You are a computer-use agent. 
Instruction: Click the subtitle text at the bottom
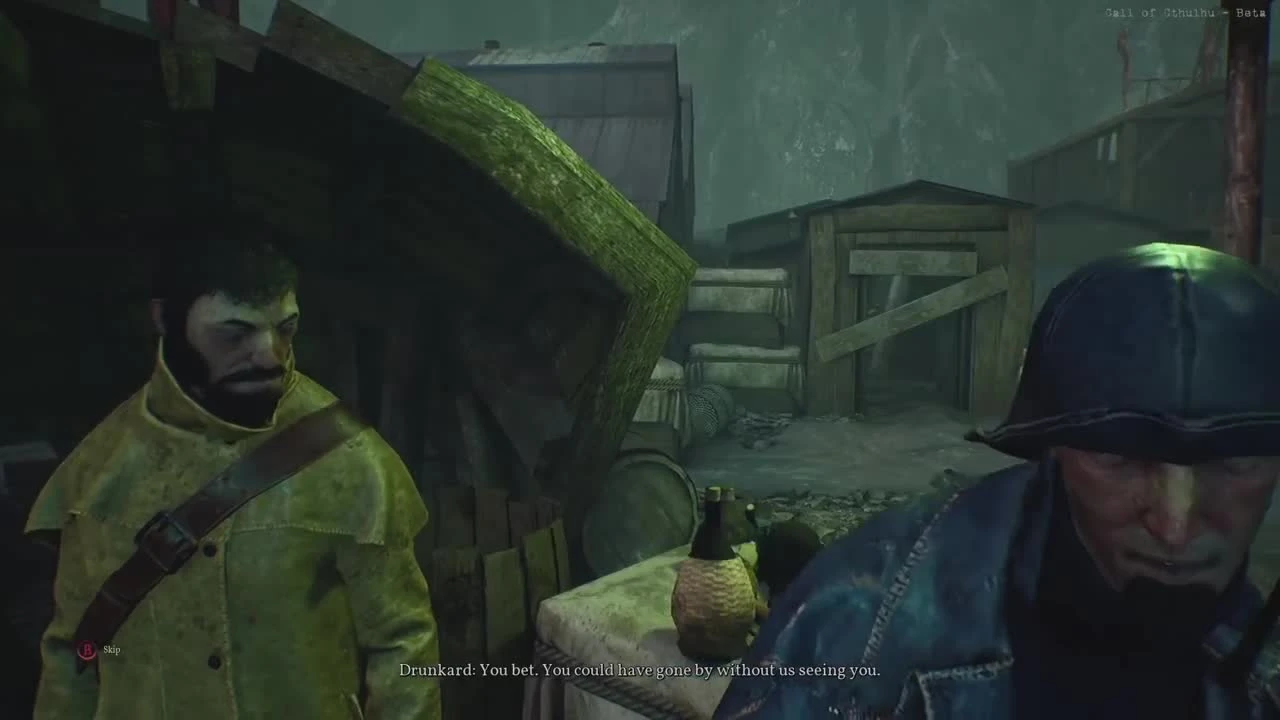click(x=640, y=672)
